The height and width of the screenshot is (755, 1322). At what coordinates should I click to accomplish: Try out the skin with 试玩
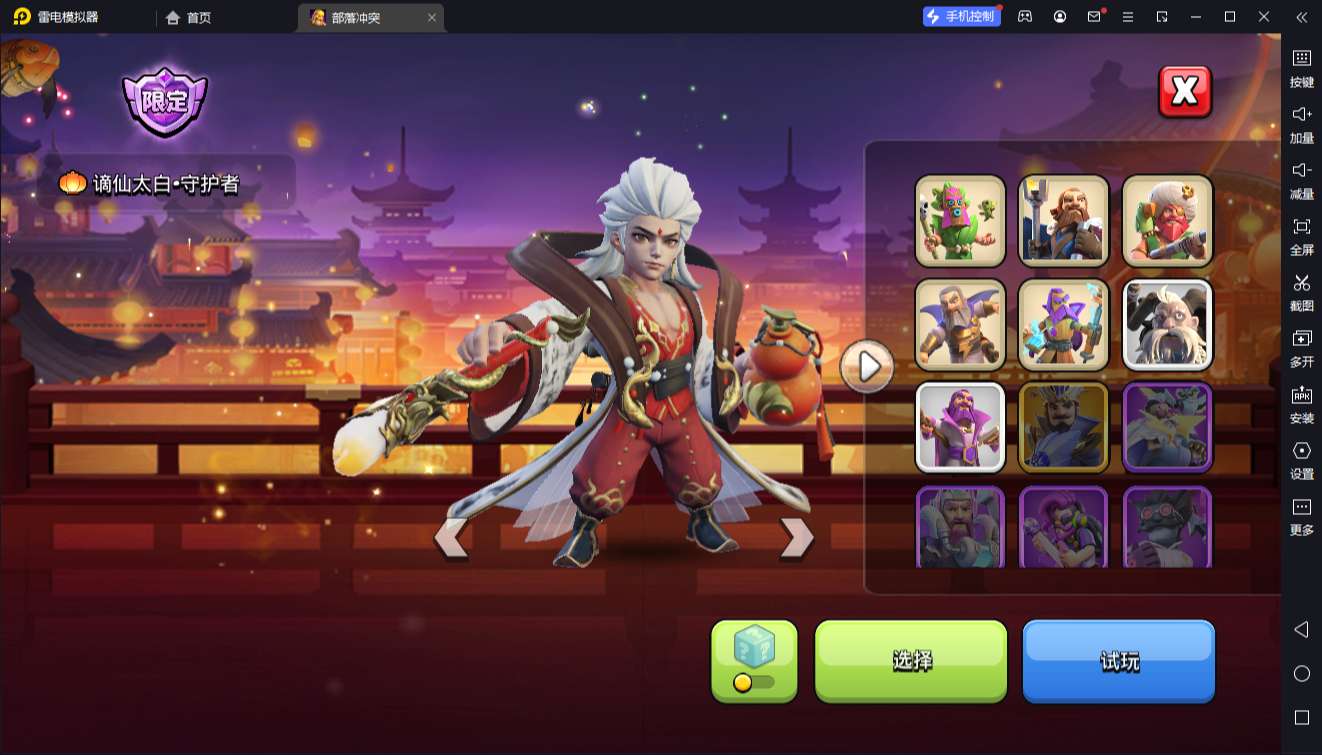[1118, 660]
